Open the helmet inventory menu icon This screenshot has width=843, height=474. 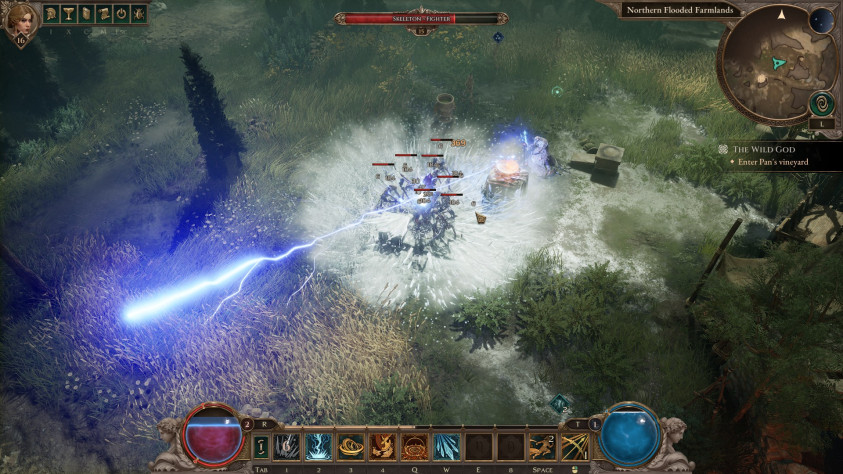49,14
